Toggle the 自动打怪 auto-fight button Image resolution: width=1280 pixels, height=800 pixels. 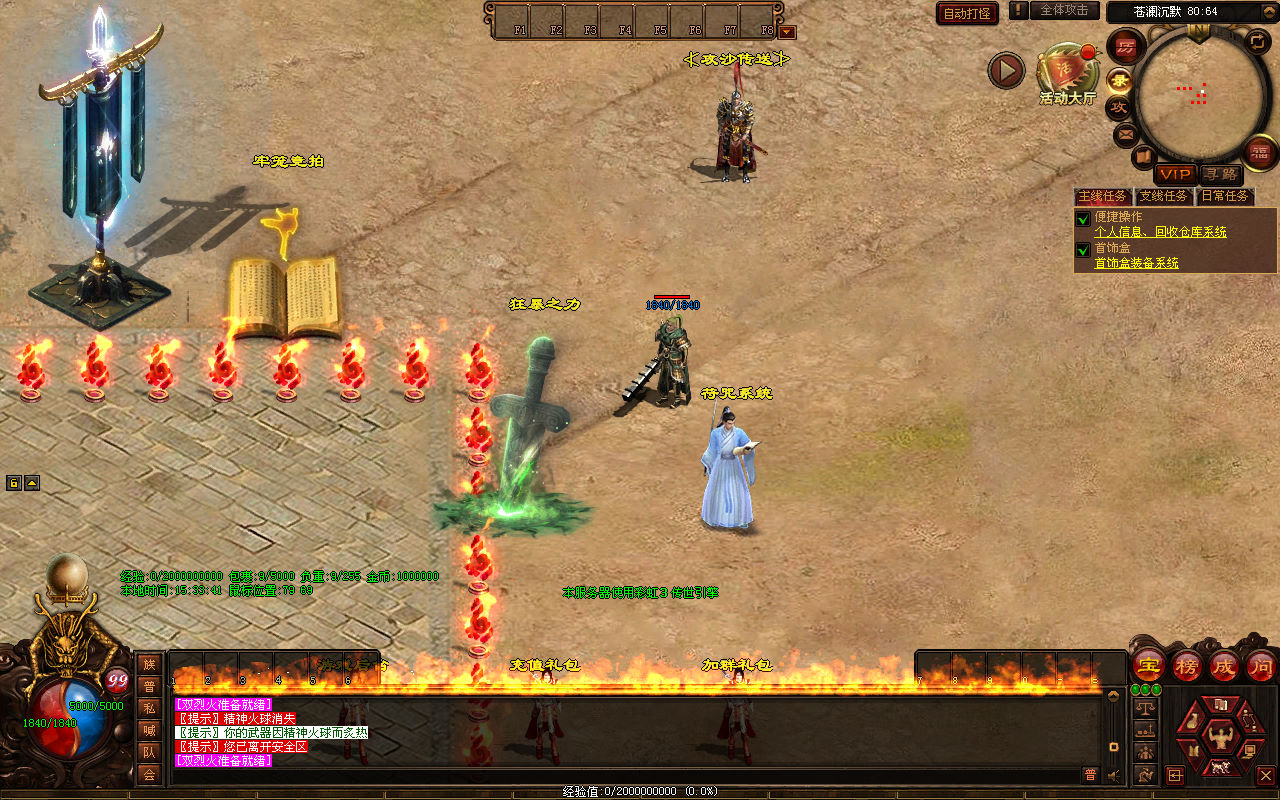tap(967, 13)
